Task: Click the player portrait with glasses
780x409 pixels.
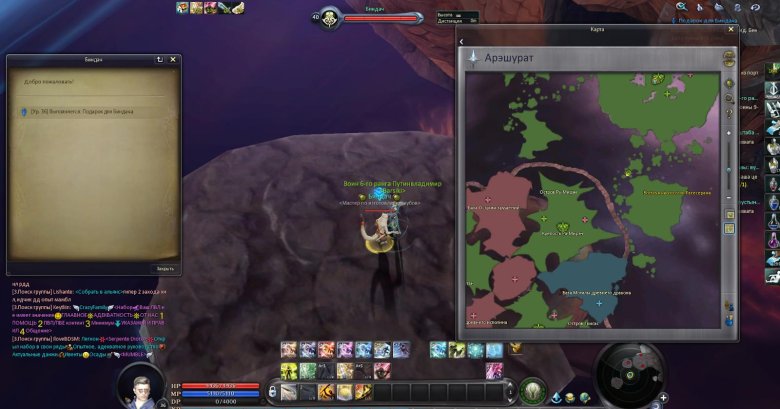Action: tap(137, 384)
